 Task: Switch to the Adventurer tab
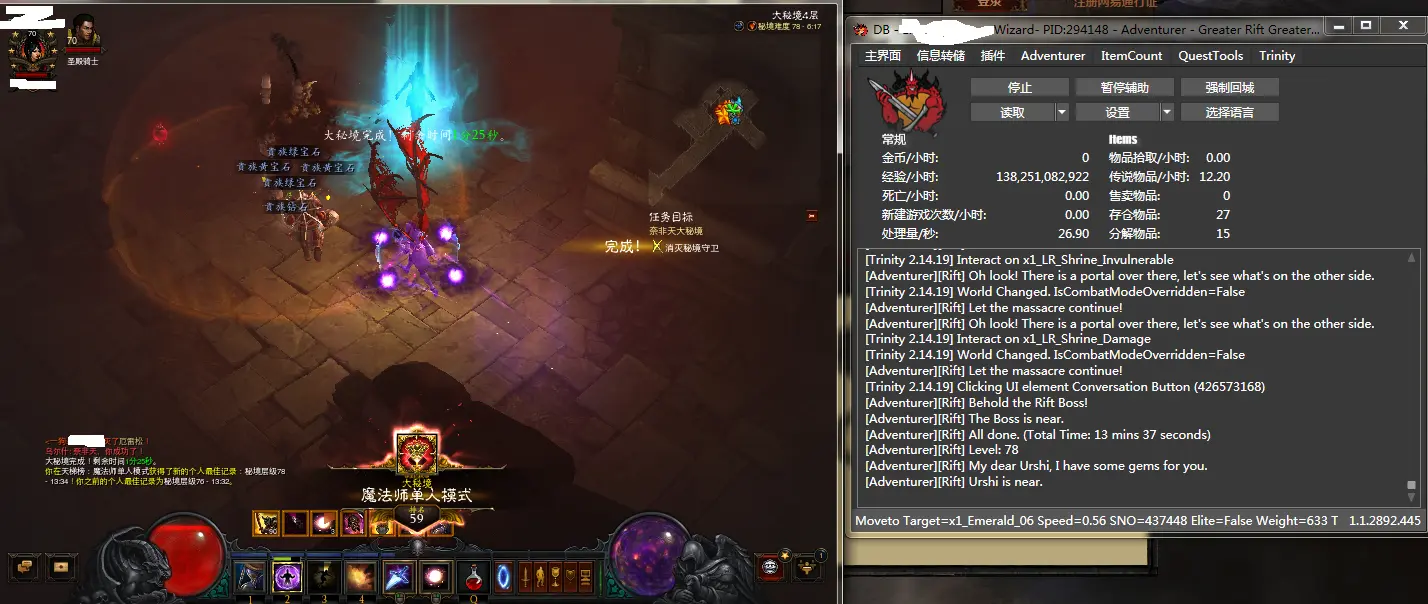tap(1053, 56)
